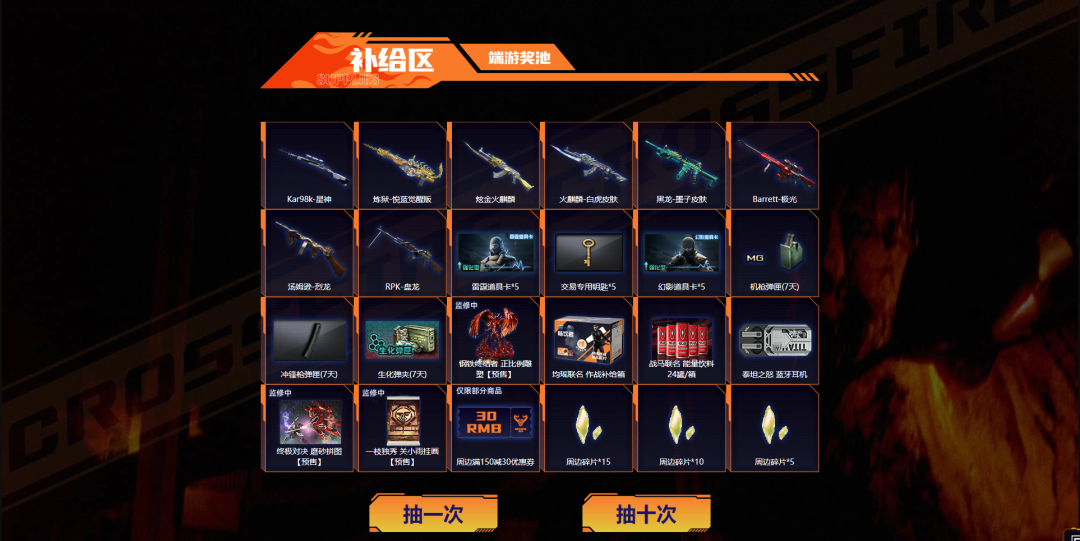The height and width of the screenshot is (541, 1080).
Task: Select the Kar98k-星神 rifle tile
Action: coord(308,165)
